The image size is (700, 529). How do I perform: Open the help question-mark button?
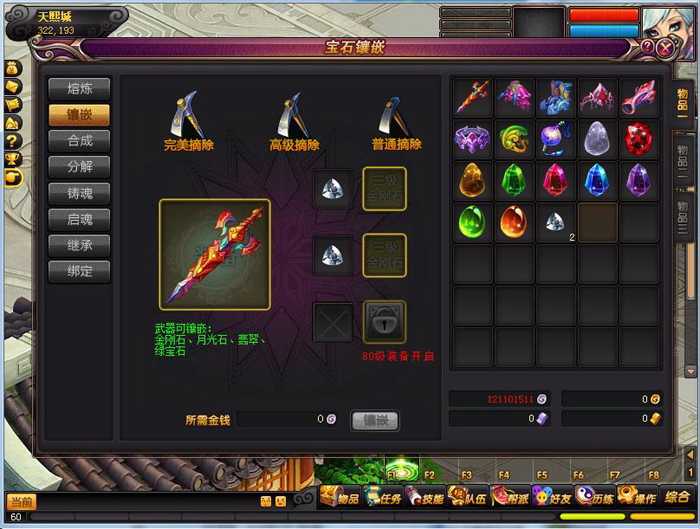coord(647,46)
